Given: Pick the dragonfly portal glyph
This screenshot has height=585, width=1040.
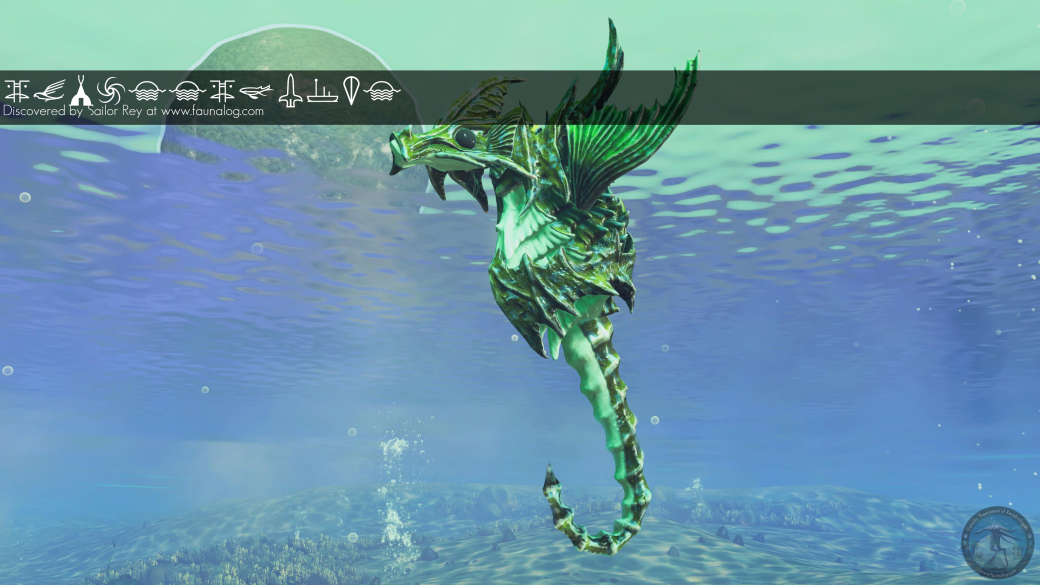Looking at the screenshot, I should [256, 92].
